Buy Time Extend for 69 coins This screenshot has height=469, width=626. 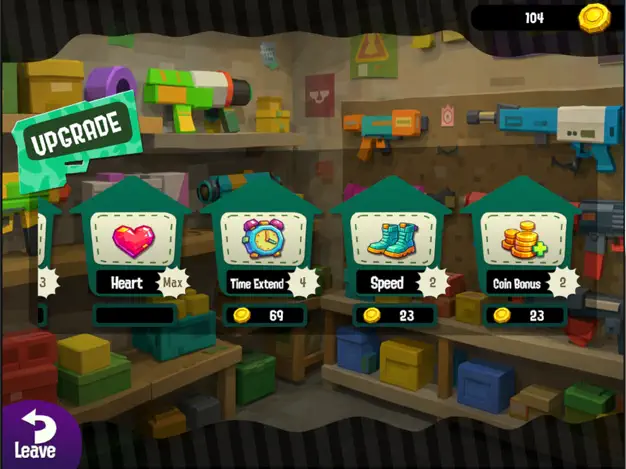[x=263, y=316]
